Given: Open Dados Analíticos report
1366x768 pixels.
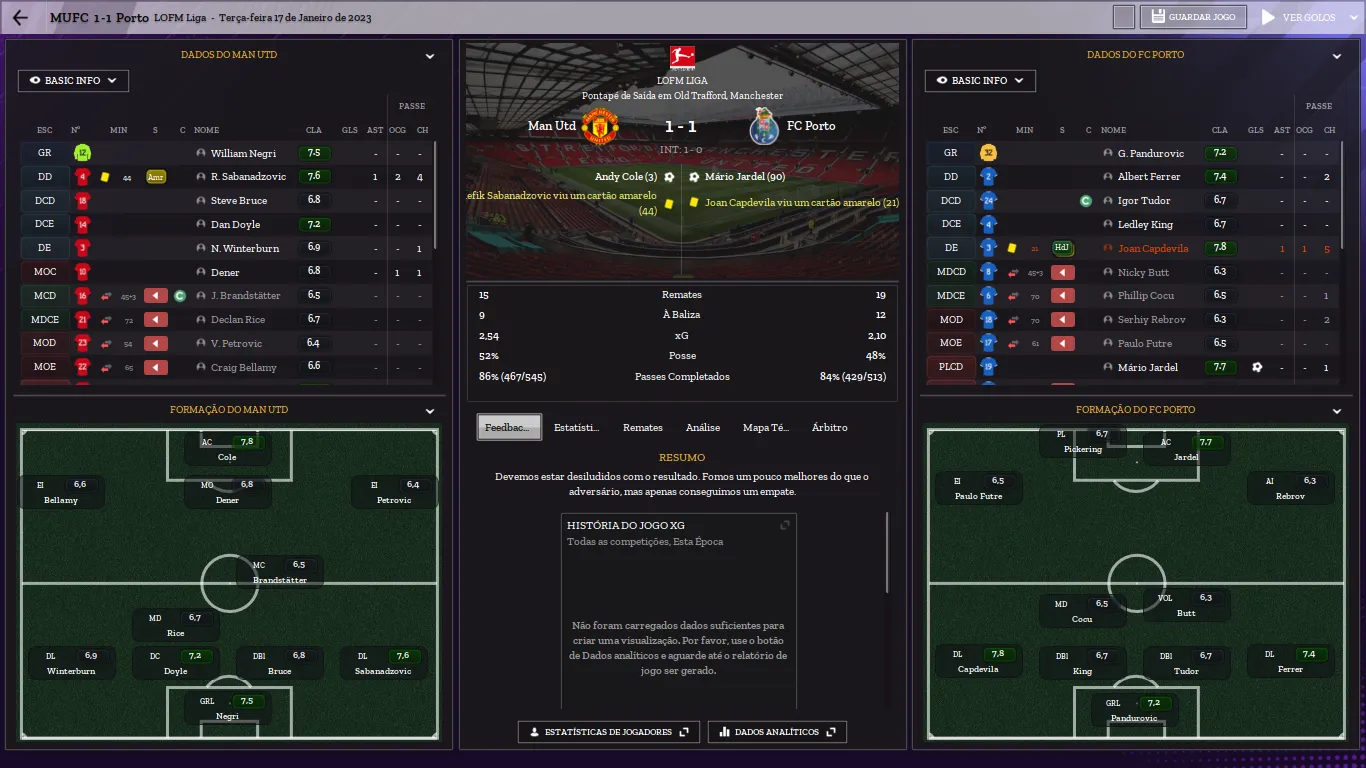Looking at the screenshot, I should coord(777,732).
